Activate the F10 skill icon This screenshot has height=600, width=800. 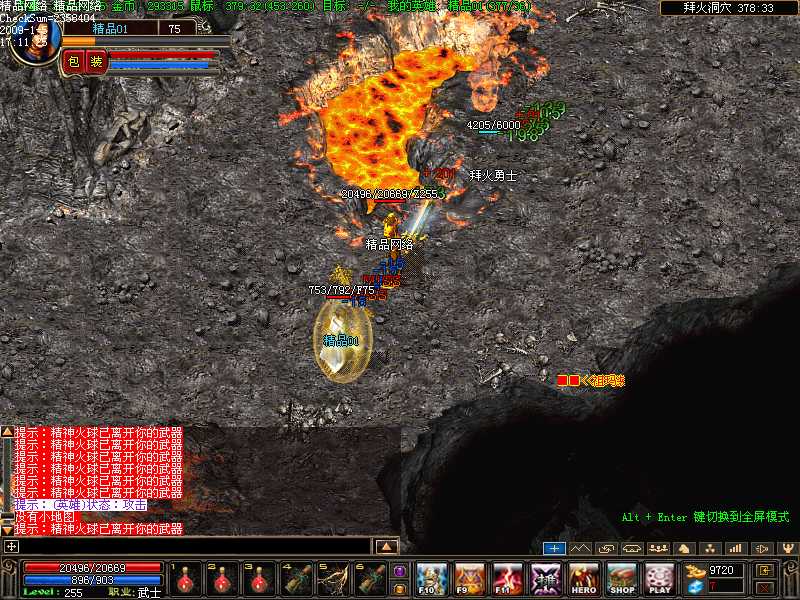431,578
